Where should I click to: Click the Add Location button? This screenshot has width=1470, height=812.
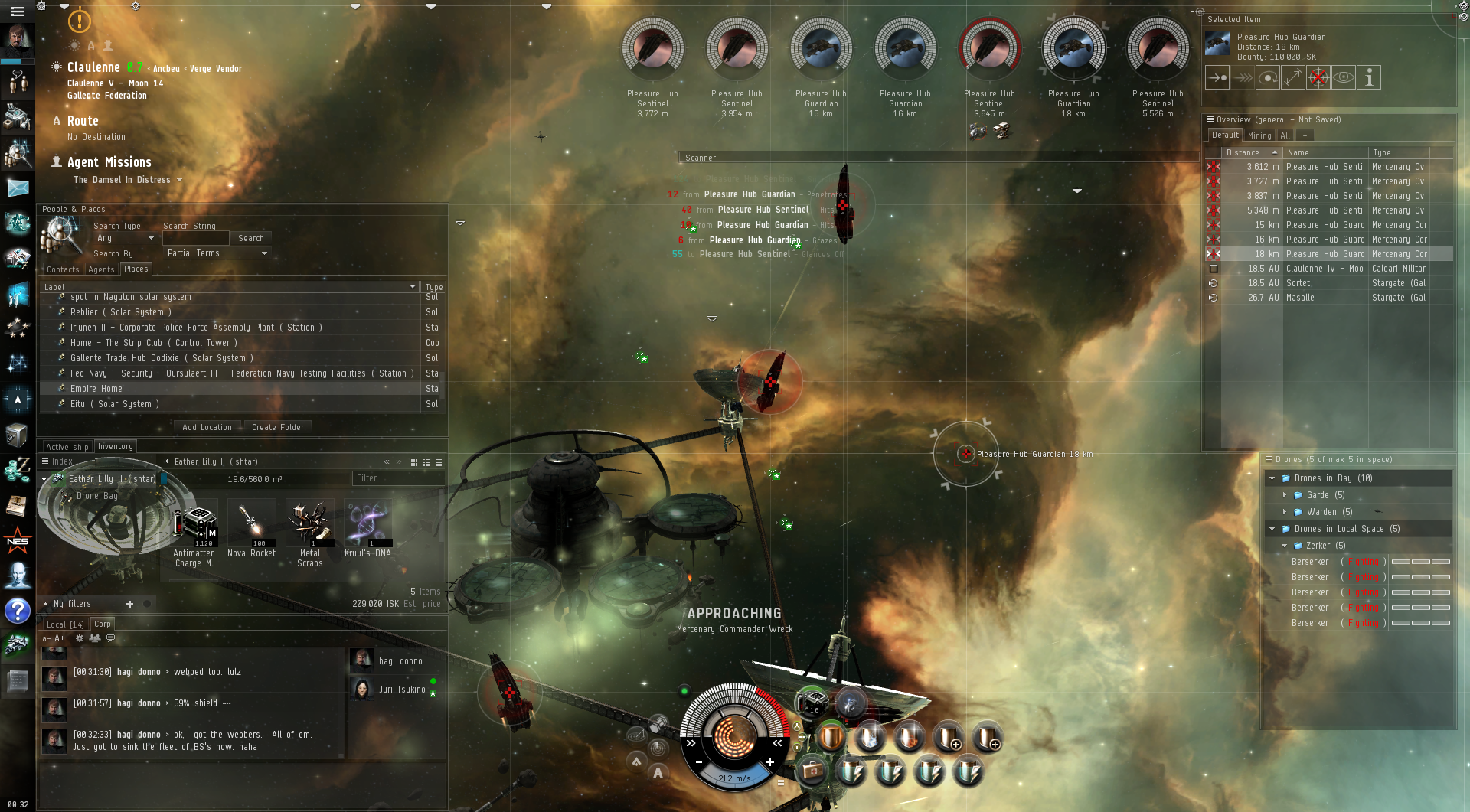point(207,427)
